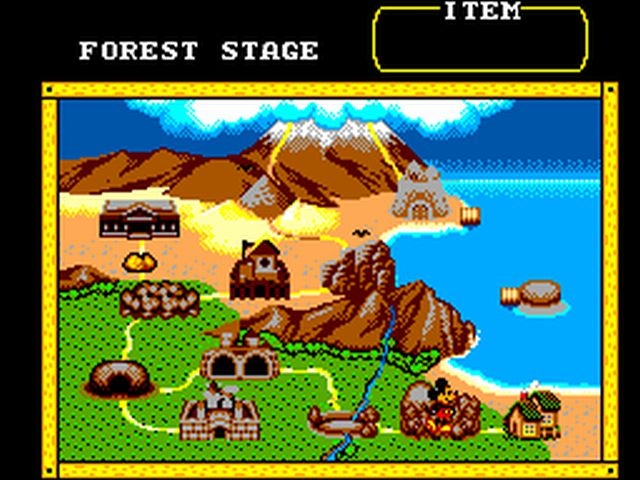The height and width of the screenshot is (480, 640).
Task: Select Mickey's current Forest Stage marker
Action: click(x=440, y=407)
